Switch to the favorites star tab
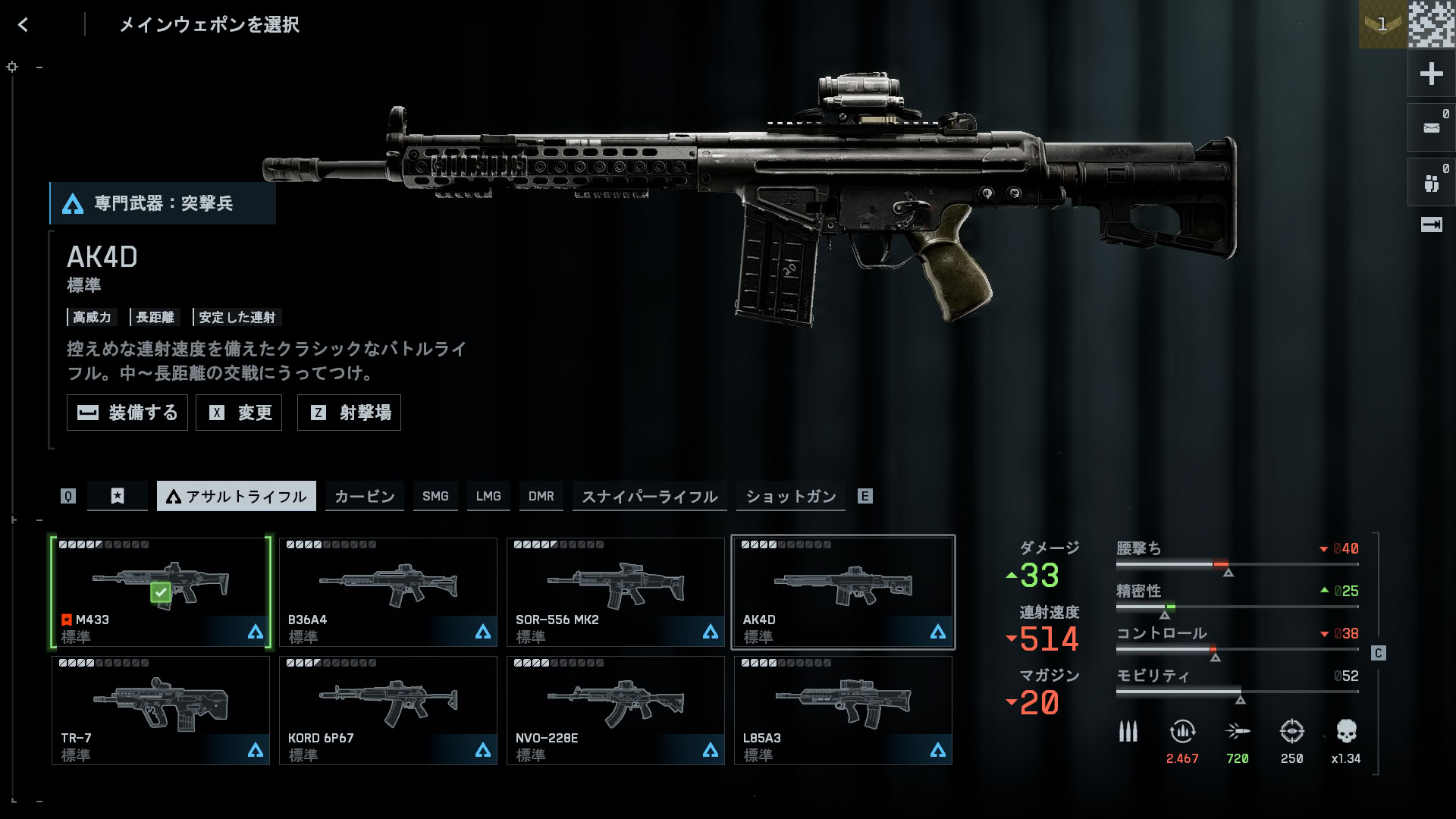The height and width of the screenshot is (819, 1456). (x=118, y=496)
